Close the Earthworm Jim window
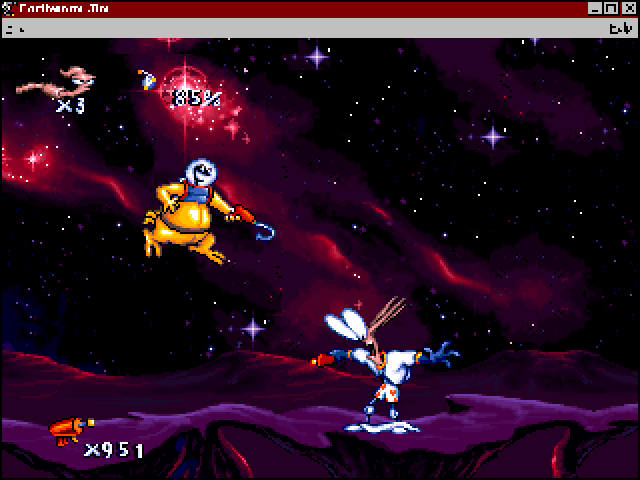This screenshot has width=640, height=480. 629,9
